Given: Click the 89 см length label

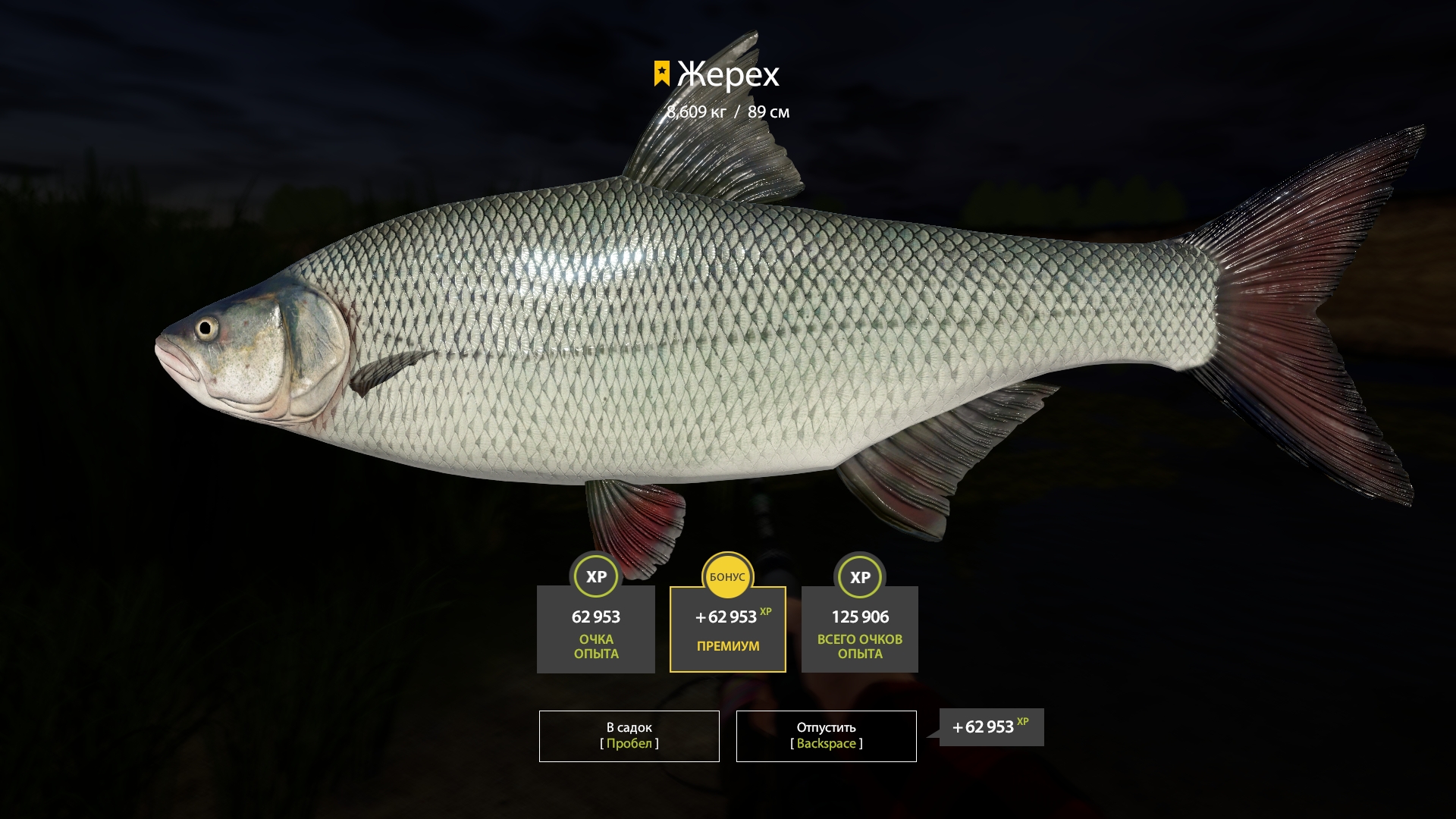Looking at the screenshot, I should coord(767,112).
